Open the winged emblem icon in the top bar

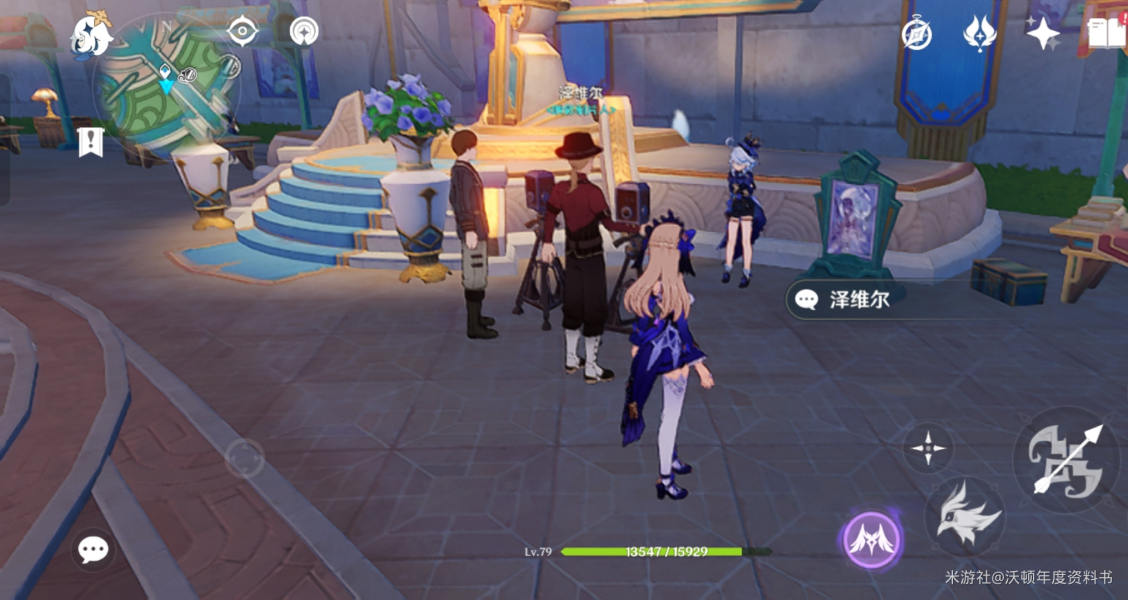click(x=979, y=34)
